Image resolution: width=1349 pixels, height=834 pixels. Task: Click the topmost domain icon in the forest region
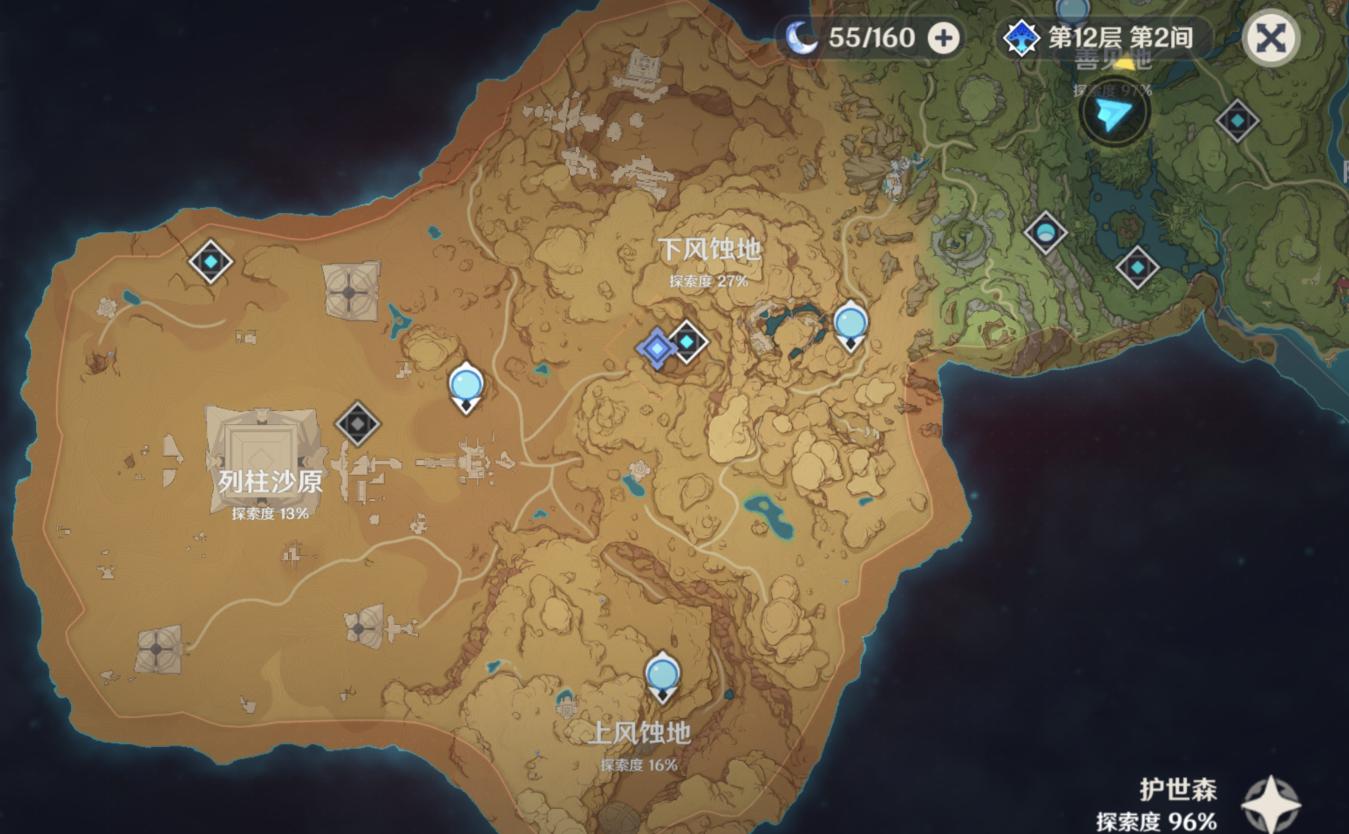click(1237, 119)
